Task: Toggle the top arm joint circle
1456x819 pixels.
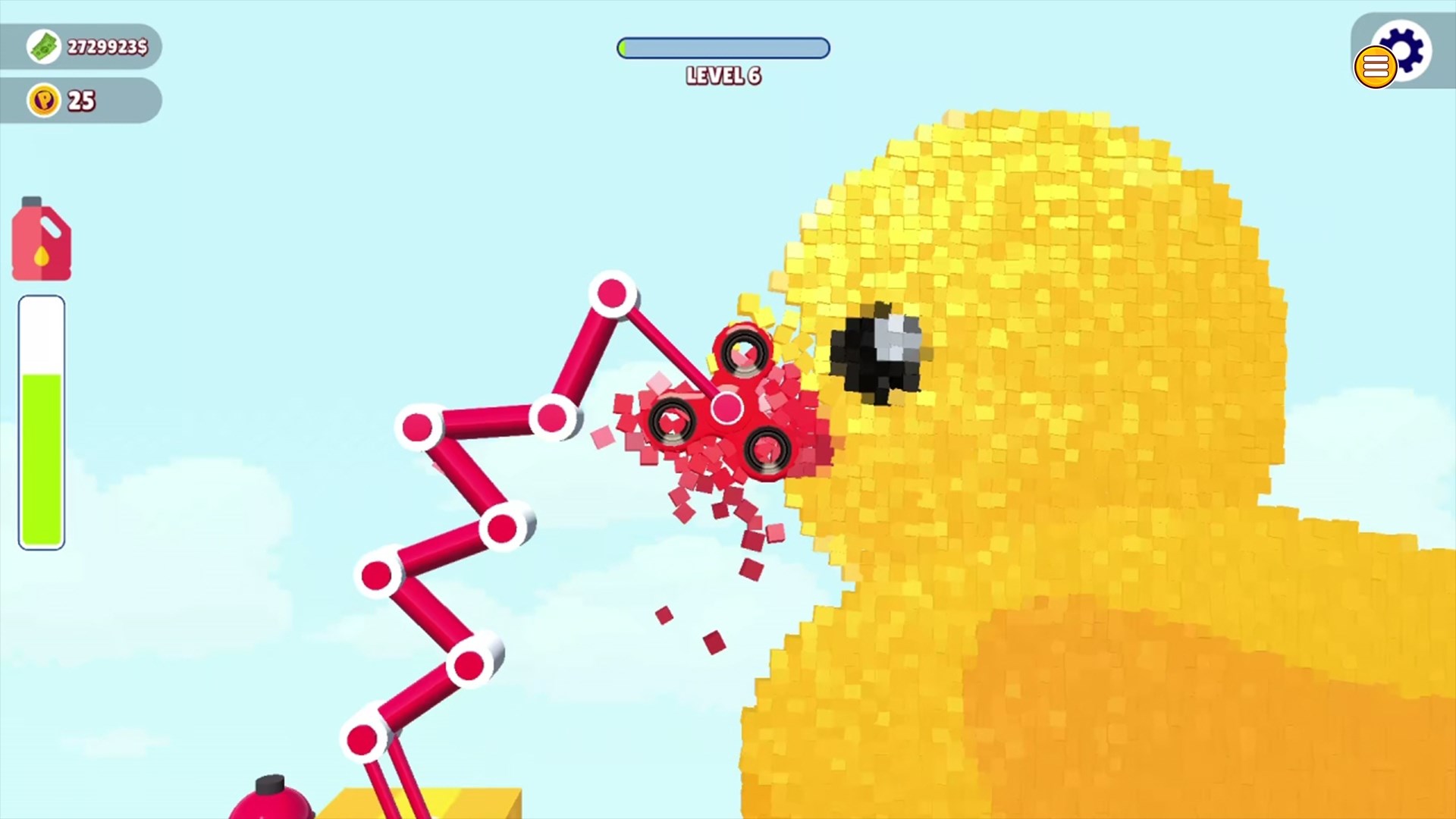Action: click(x=611, y=294)
